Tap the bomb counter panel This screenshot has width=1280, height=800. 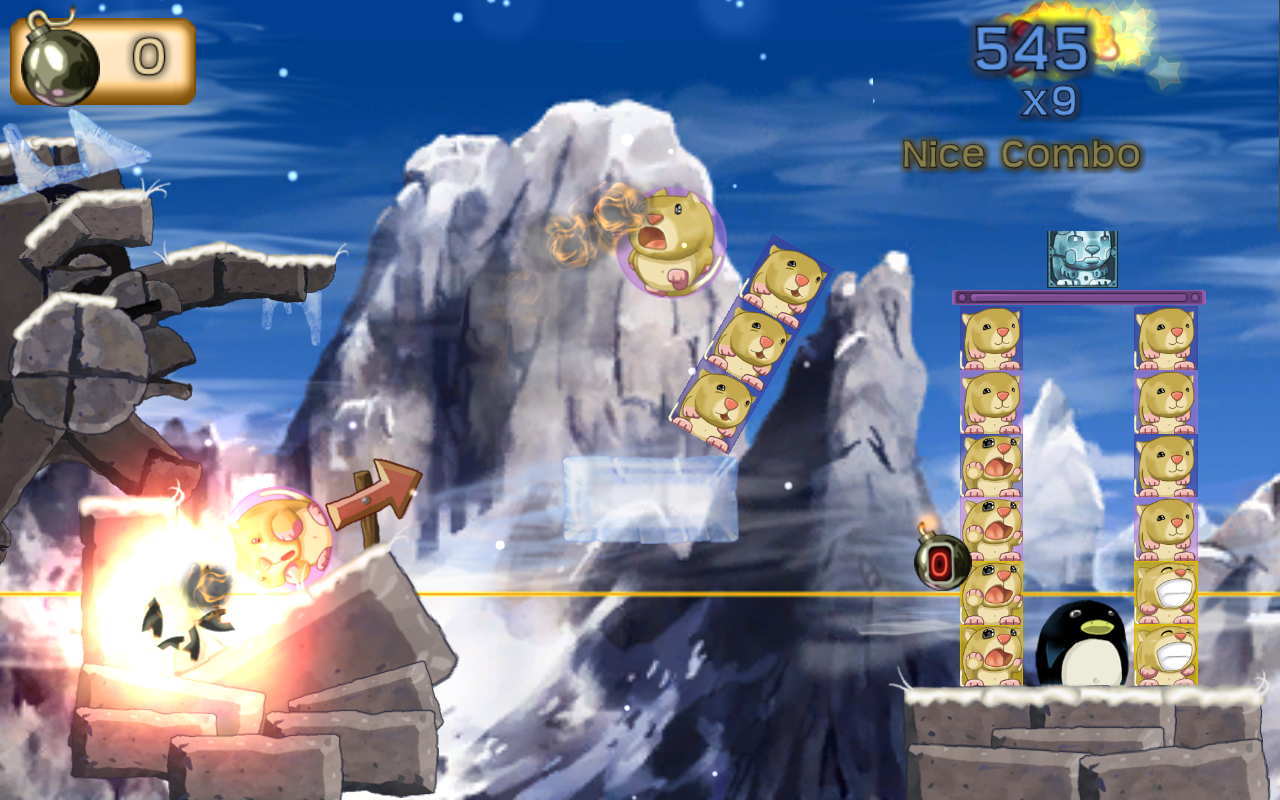(103, 60)
